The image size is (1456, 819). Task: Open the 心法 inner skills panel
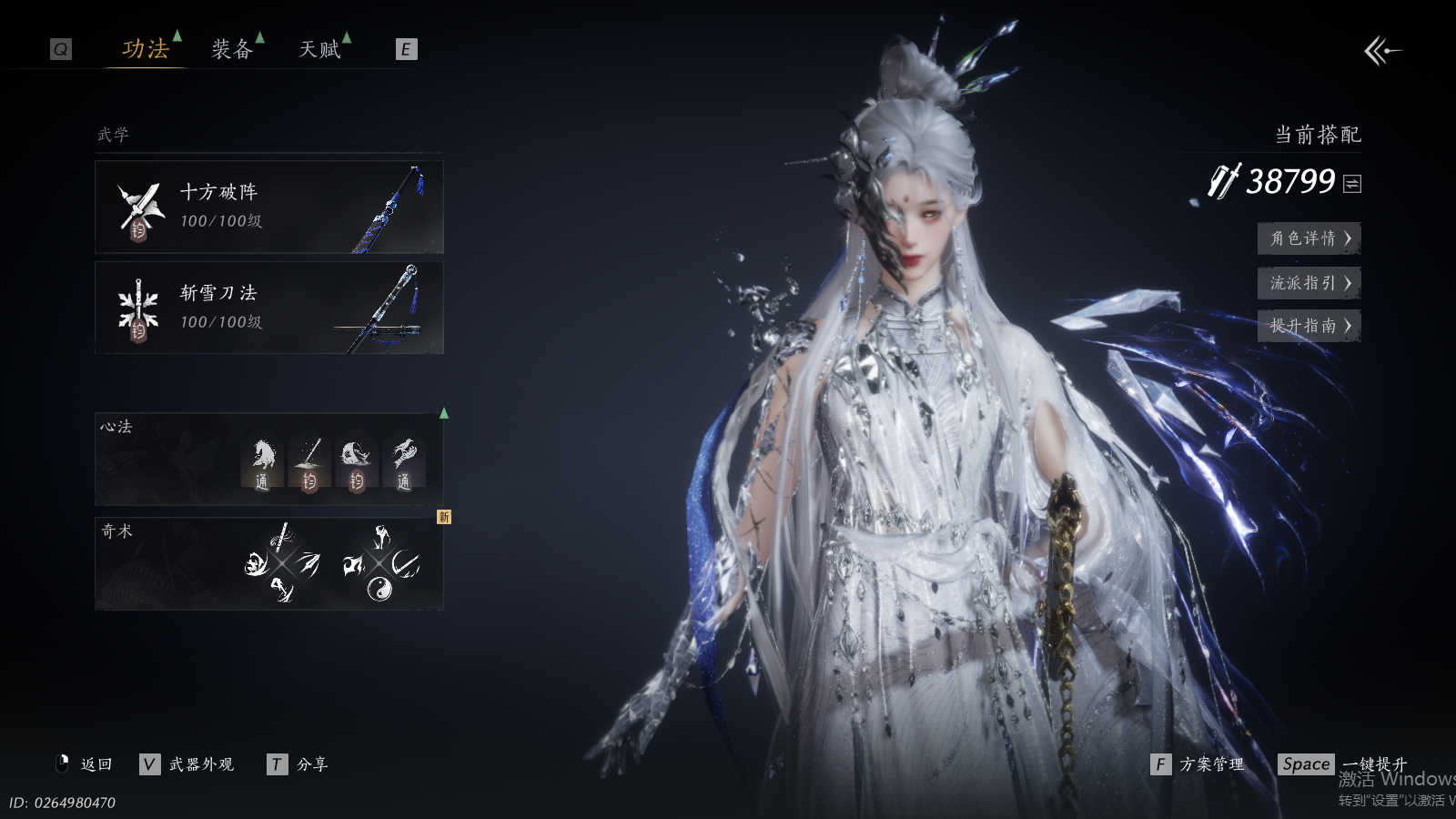pos(269,460)
